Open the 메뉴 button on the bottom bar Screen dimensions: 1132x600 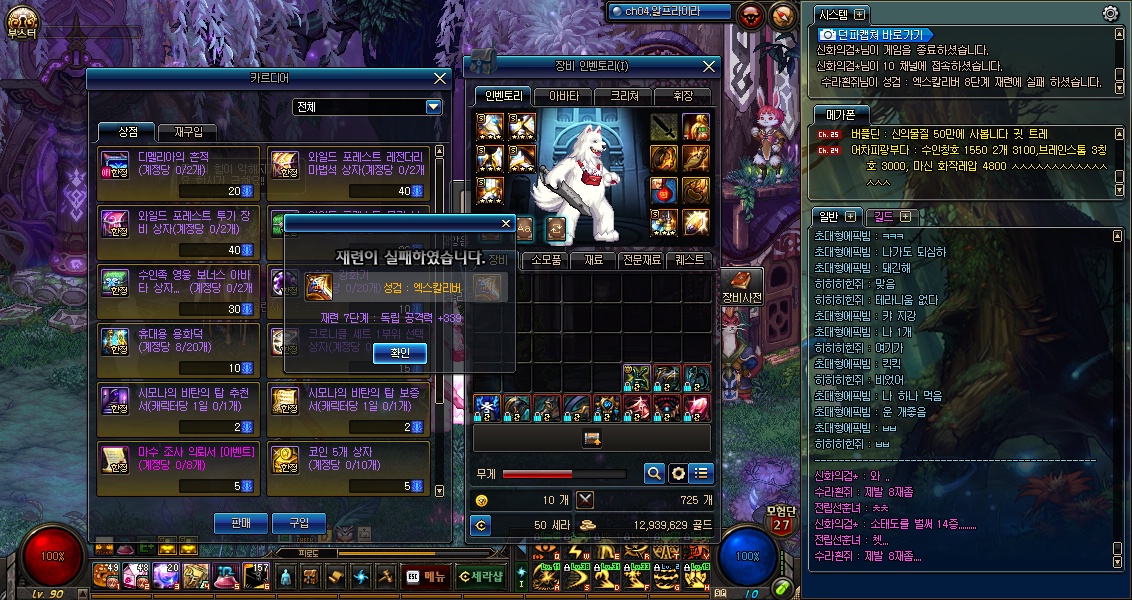427,576
